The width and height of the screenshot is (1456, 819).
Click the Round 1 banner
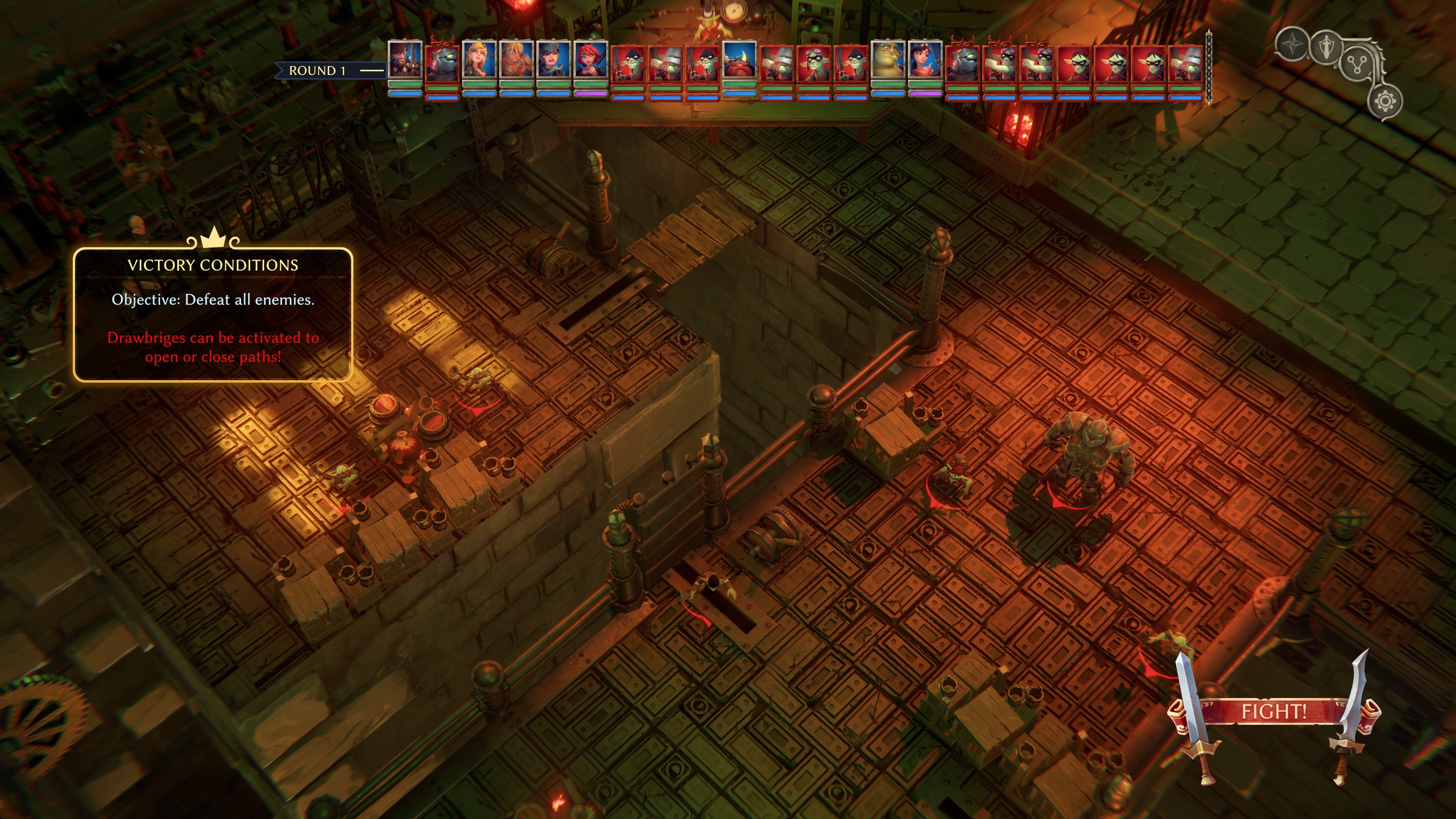318,71
